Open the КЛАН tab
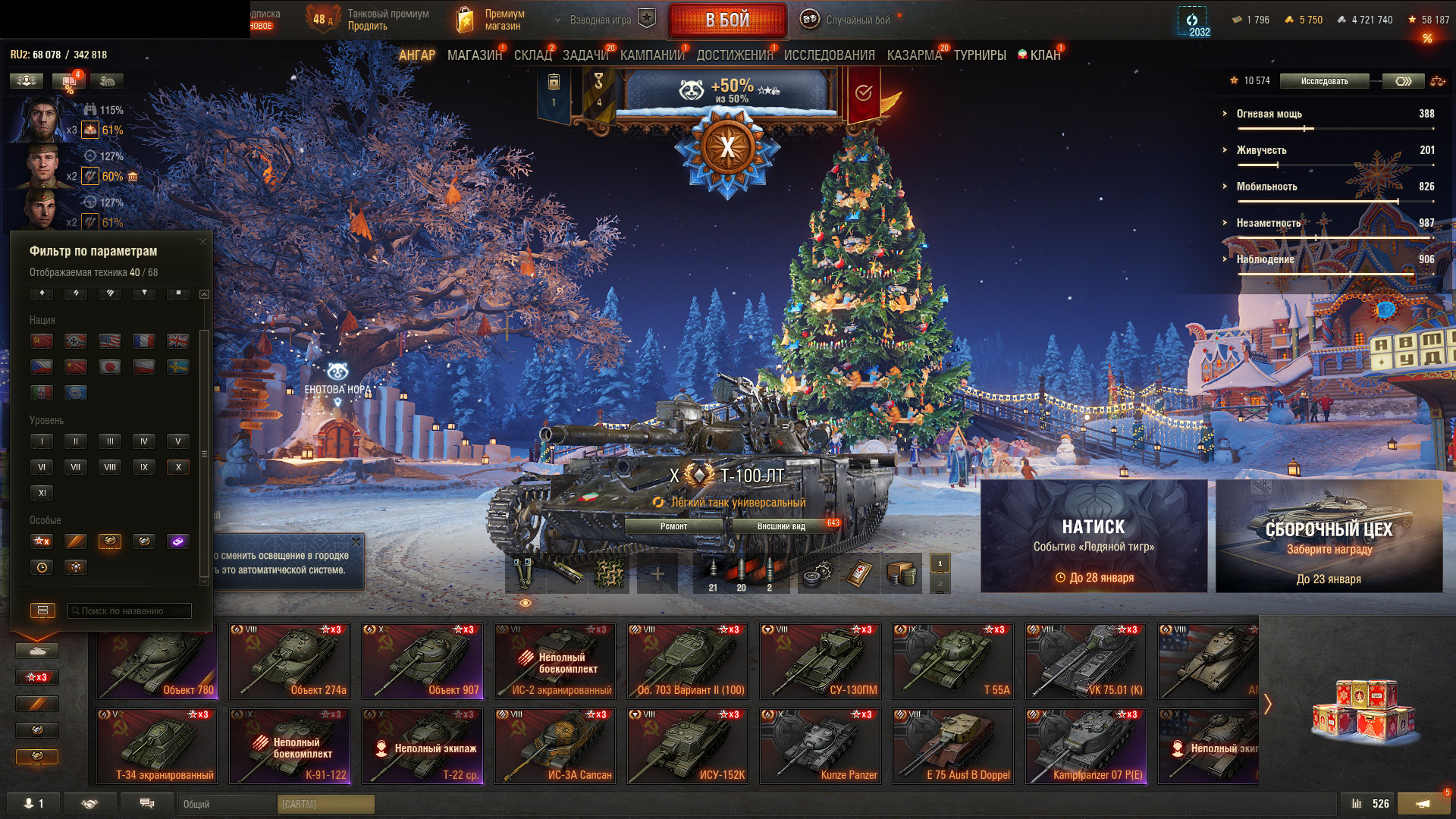Viewport: 1456px width, 819px height. [x=1044, y=55]
